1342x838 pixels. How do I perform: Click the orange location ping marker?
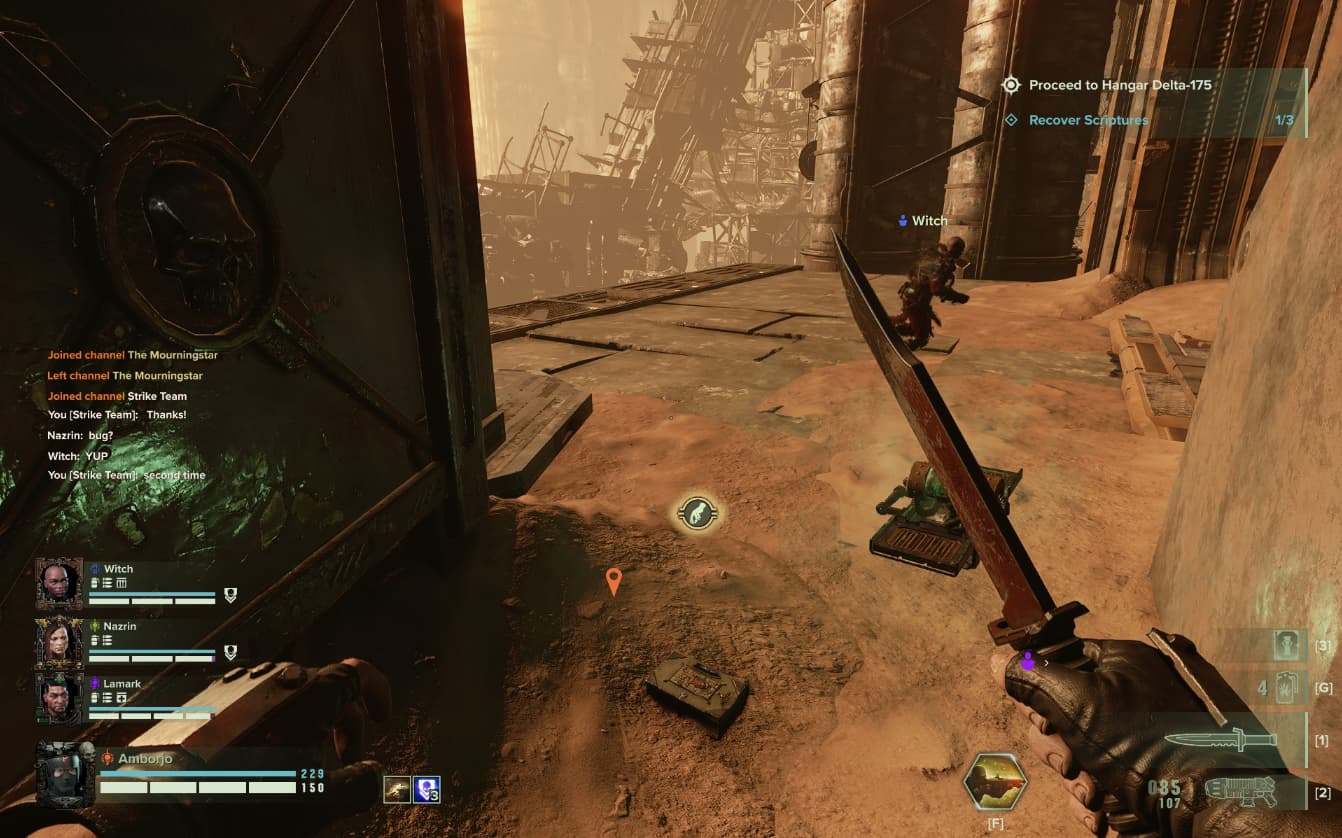click(614, 580)
